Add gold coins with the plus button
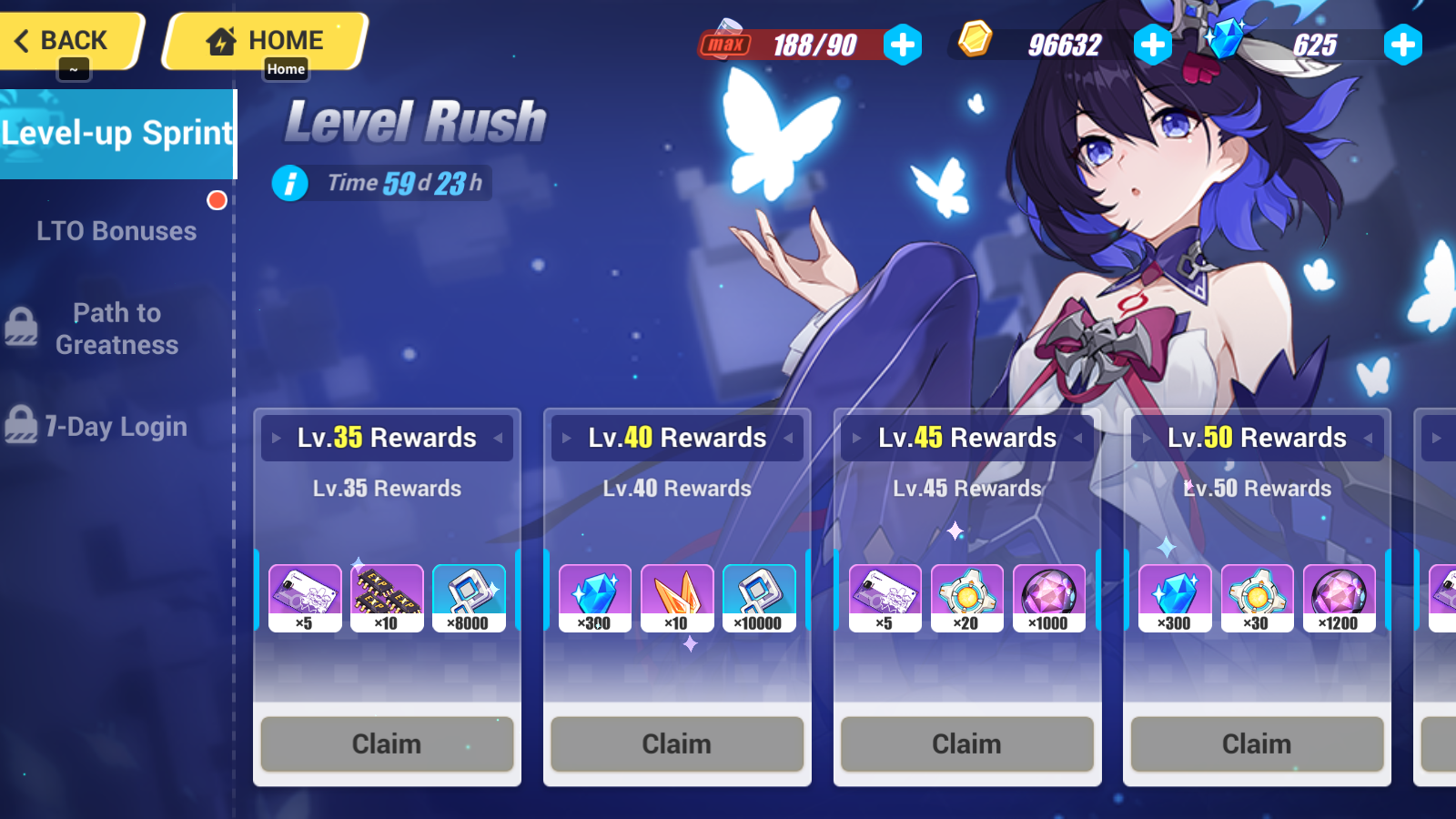The image size is (1456, 819). click(1152, 44)
